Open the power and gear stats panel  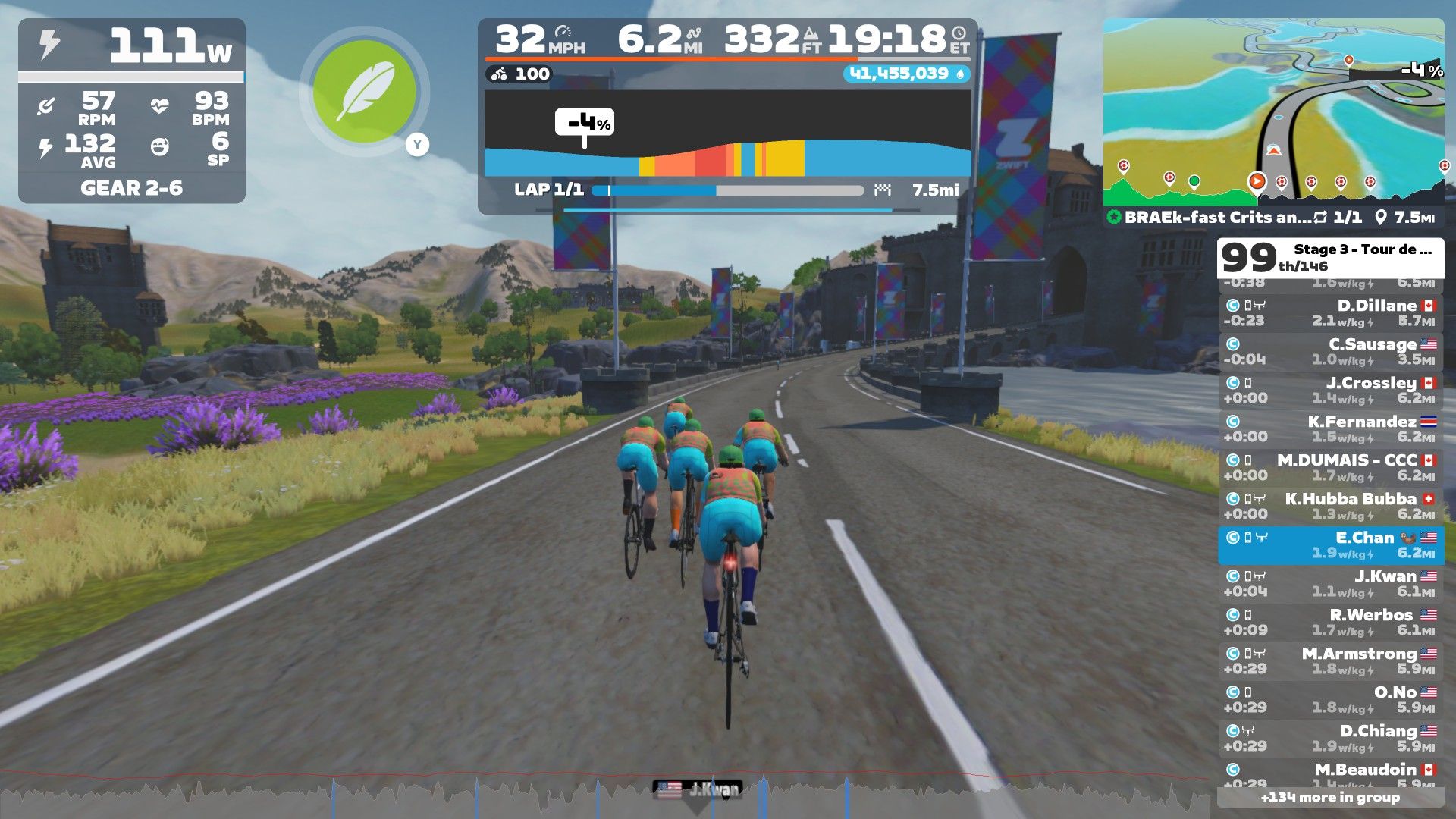point(131,111)
